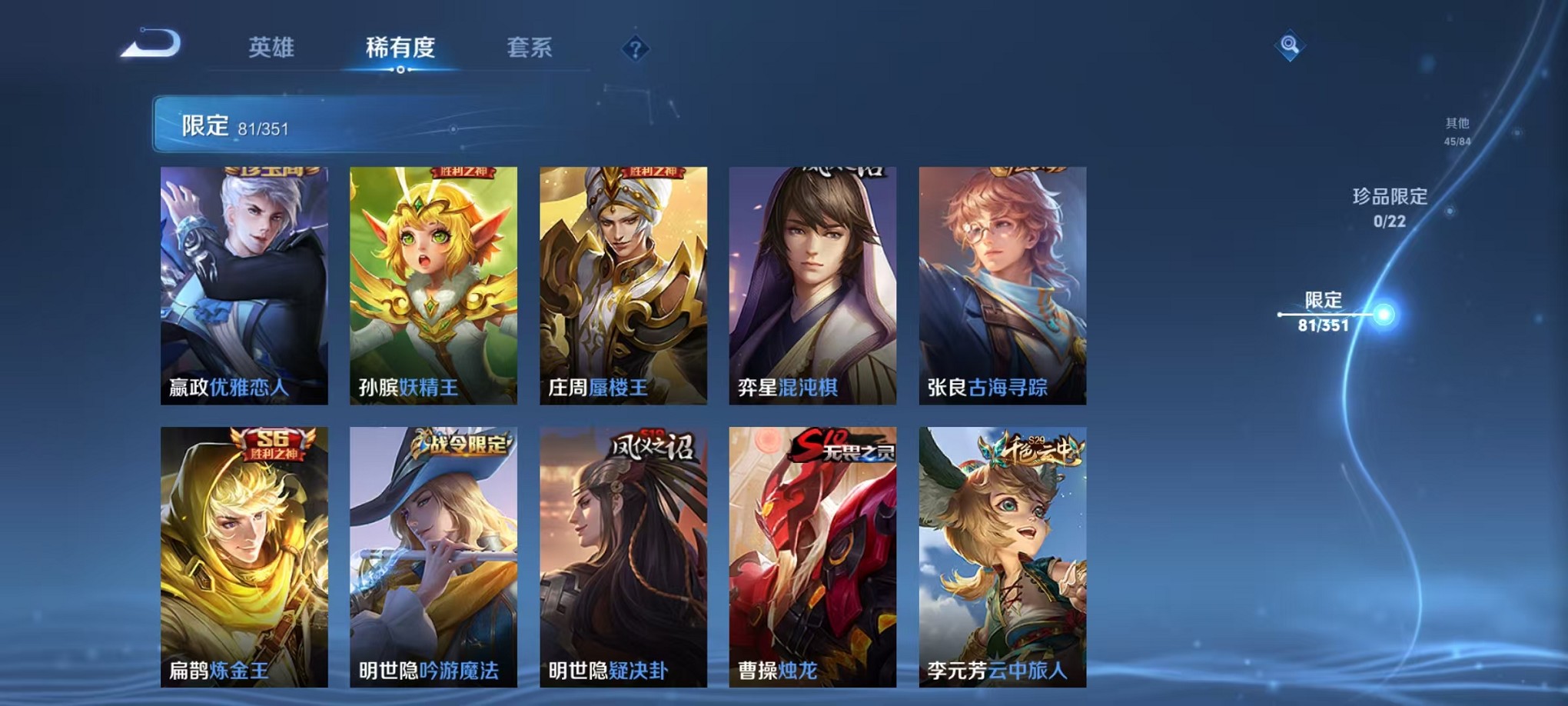1568x706 pixels.
Task: Select the 稀有度 tab
Action: (399, 48)
